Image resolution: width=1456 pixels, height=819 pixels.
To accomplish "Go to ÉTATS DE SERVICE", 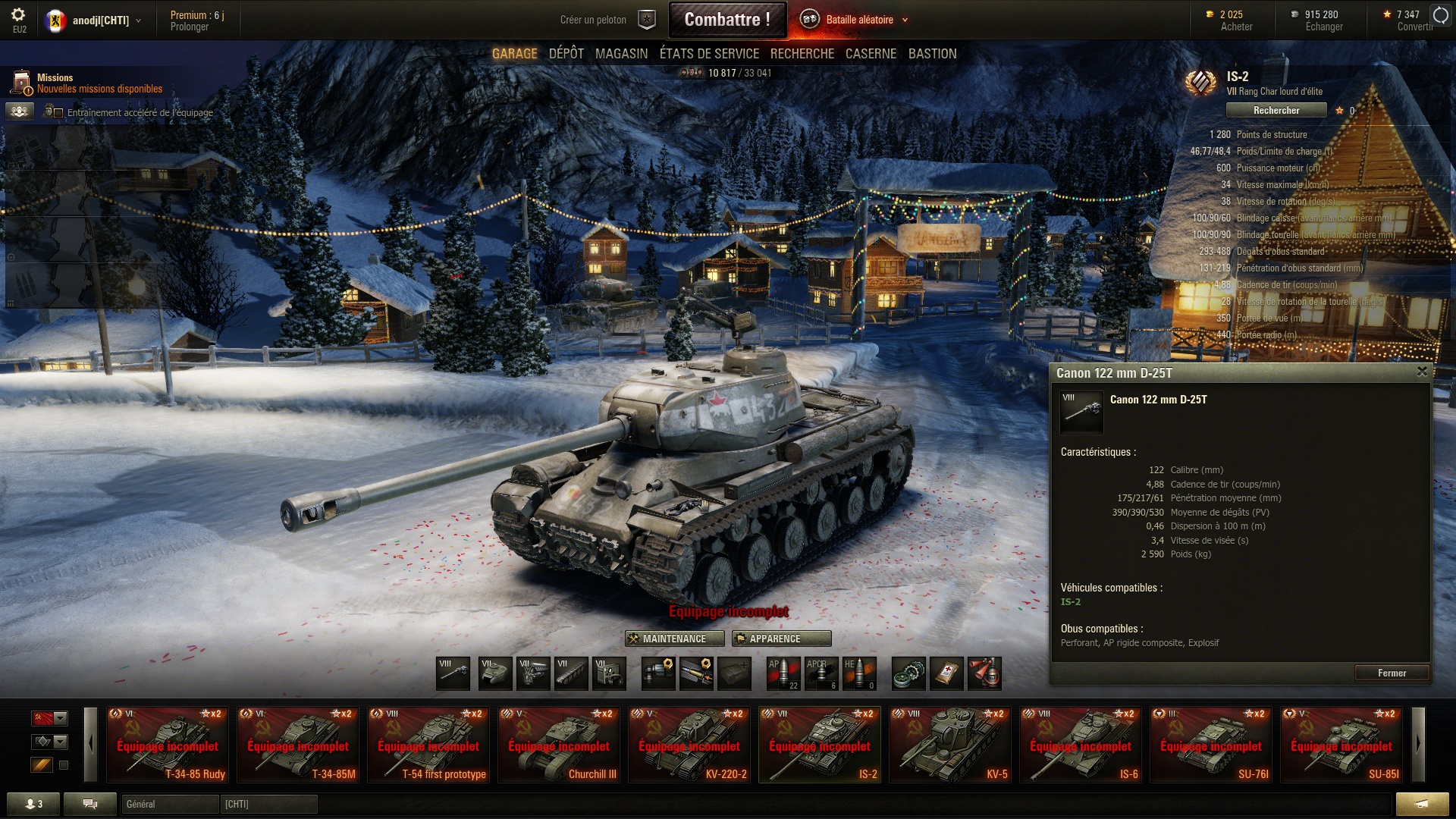I will click(709, 54).
